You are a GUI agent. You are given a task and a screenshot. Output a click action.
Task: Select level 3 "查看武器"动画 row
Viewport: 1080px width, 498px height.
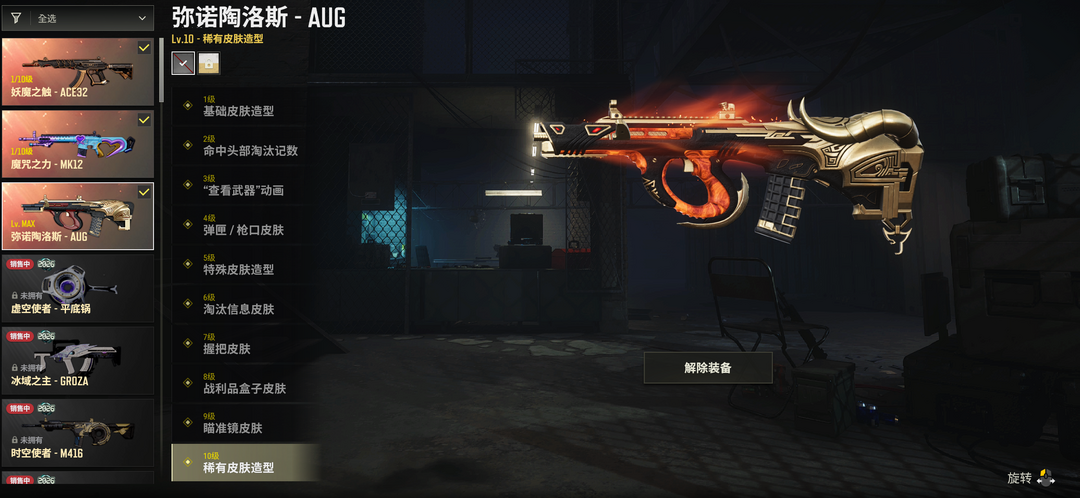click(245, 185)
